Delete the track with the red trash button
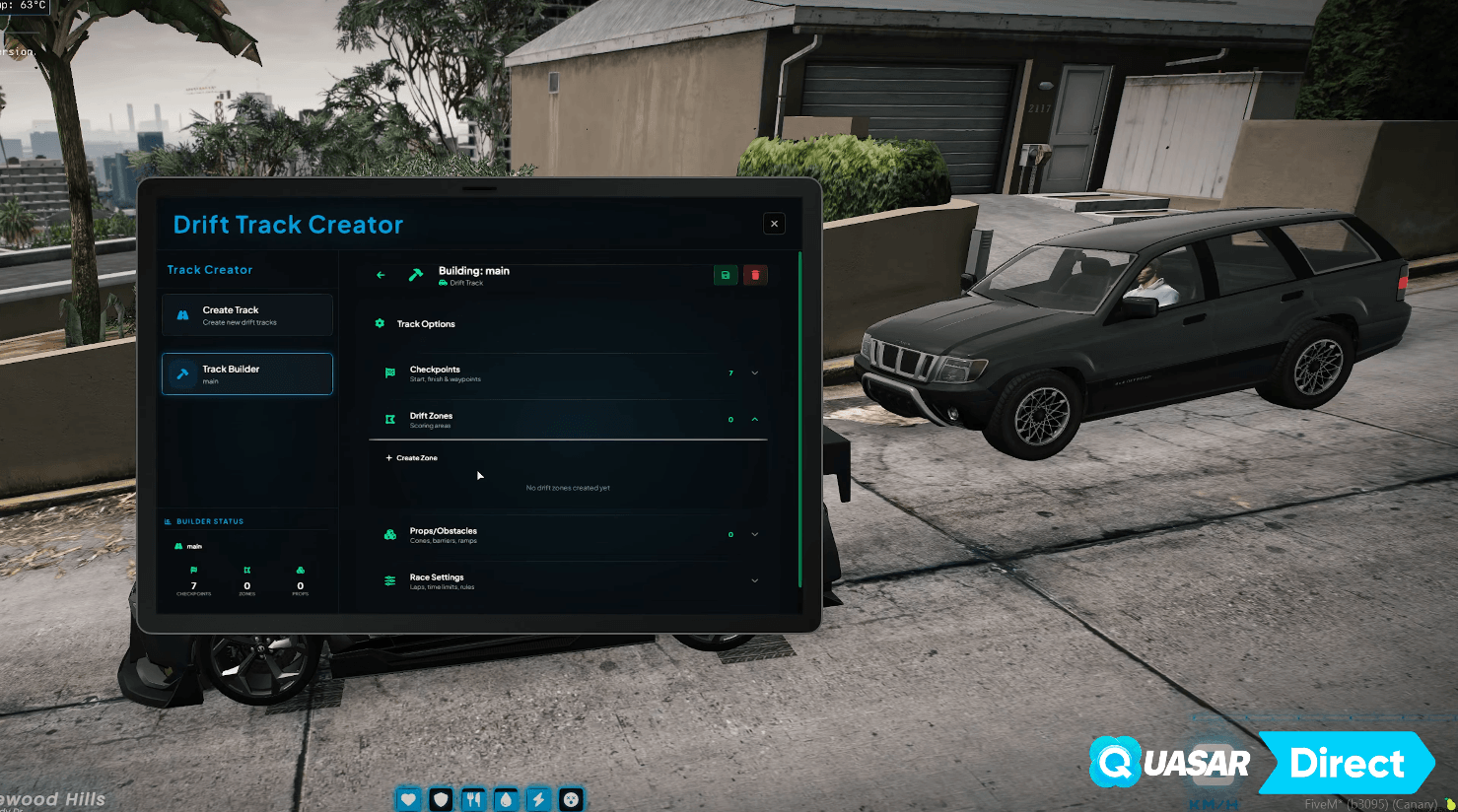Image resolution: width=1458 pixels, height=812 pixels. (x=755, y=275)
